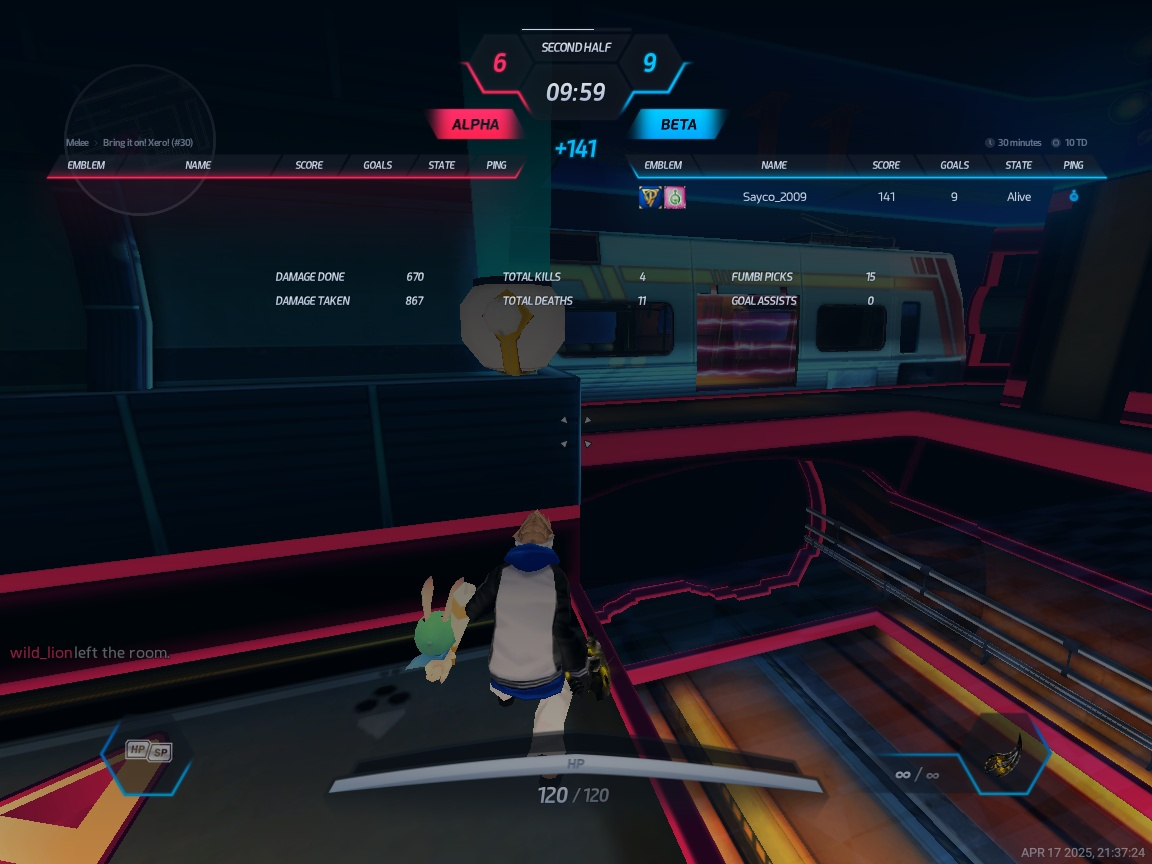Click the ALPHA team banner
1152x864 pixels.
click(476, 125)
